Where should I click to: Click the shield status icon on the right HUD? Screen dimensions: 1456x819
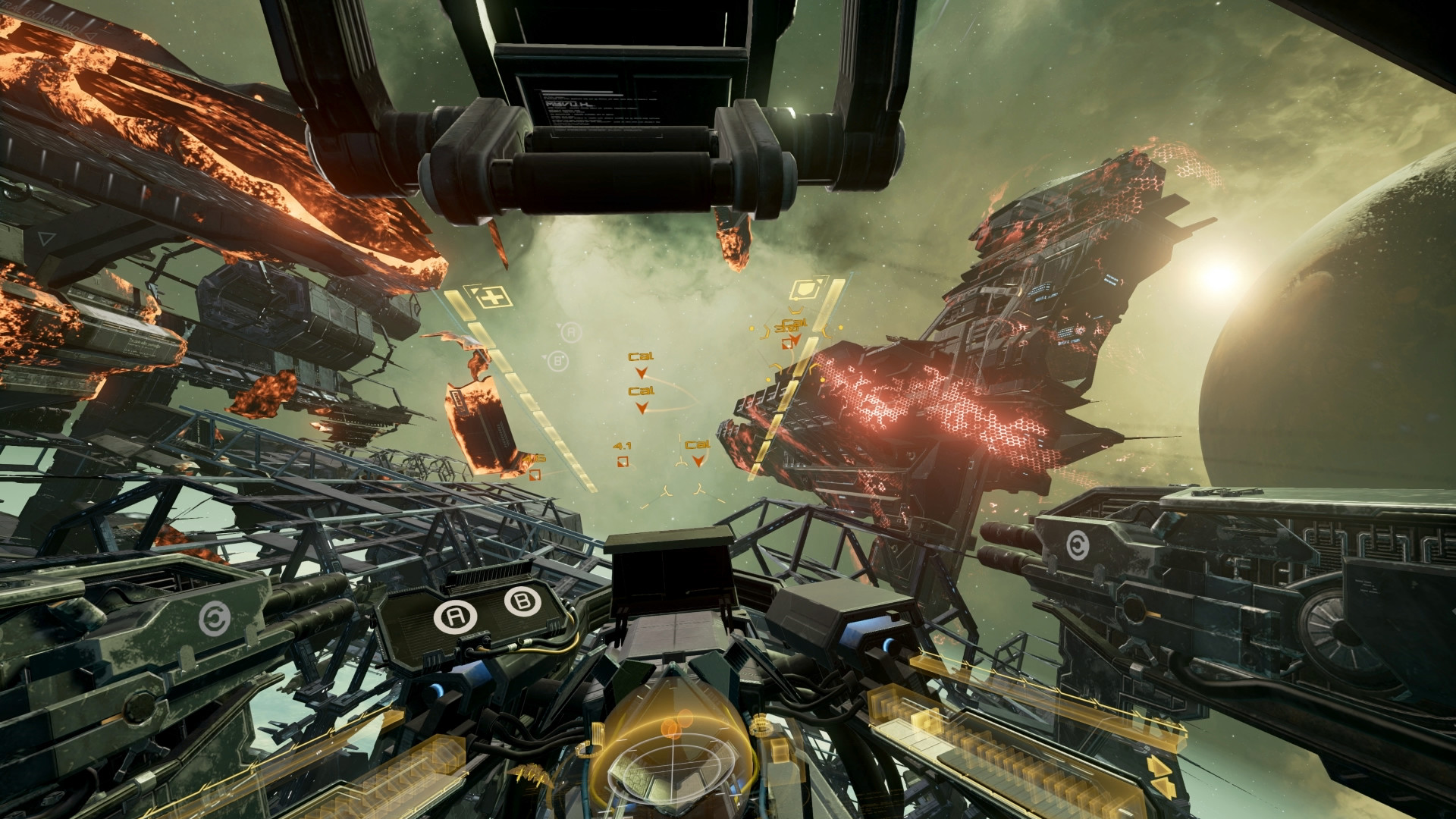806,290
